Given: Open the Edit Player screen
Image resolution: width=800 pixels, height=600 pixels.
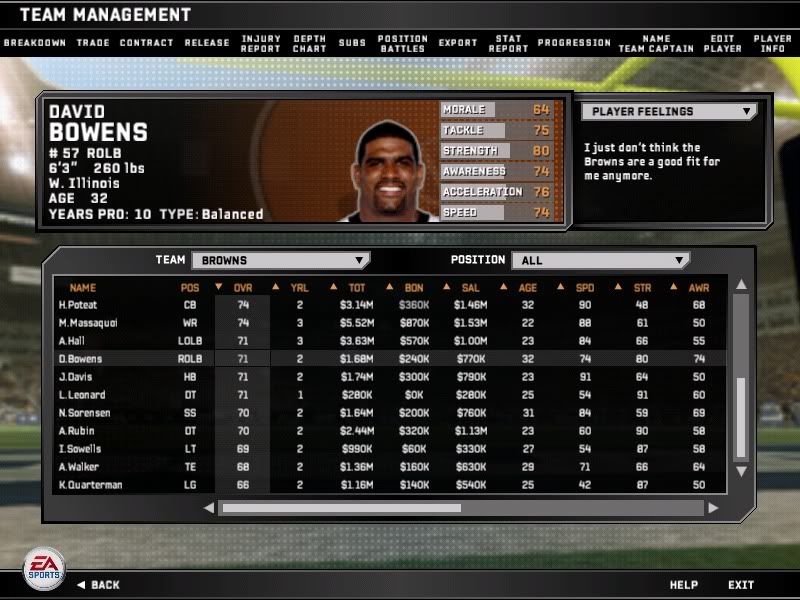Looking at the screenshot, I should 722,43.
